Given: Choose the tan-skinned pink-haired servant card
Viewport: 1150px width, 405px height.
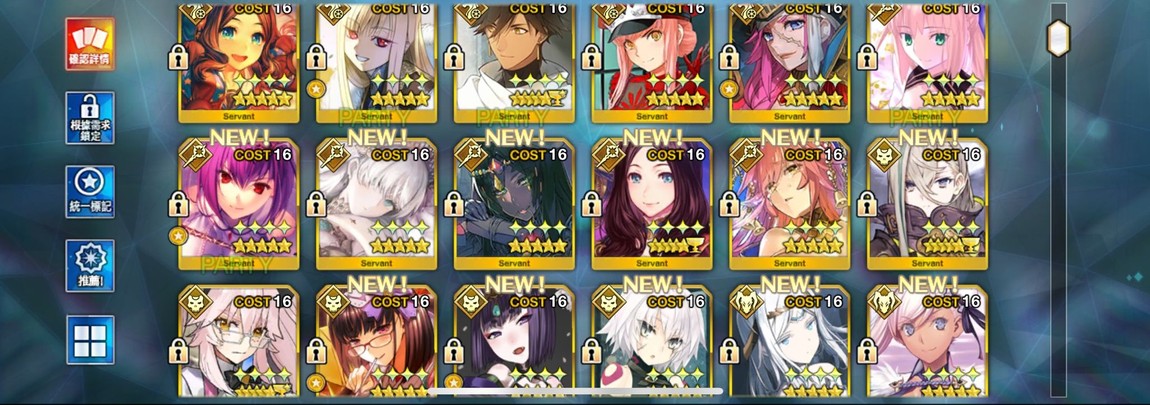Looking at the screenshot, I should 928,345.
